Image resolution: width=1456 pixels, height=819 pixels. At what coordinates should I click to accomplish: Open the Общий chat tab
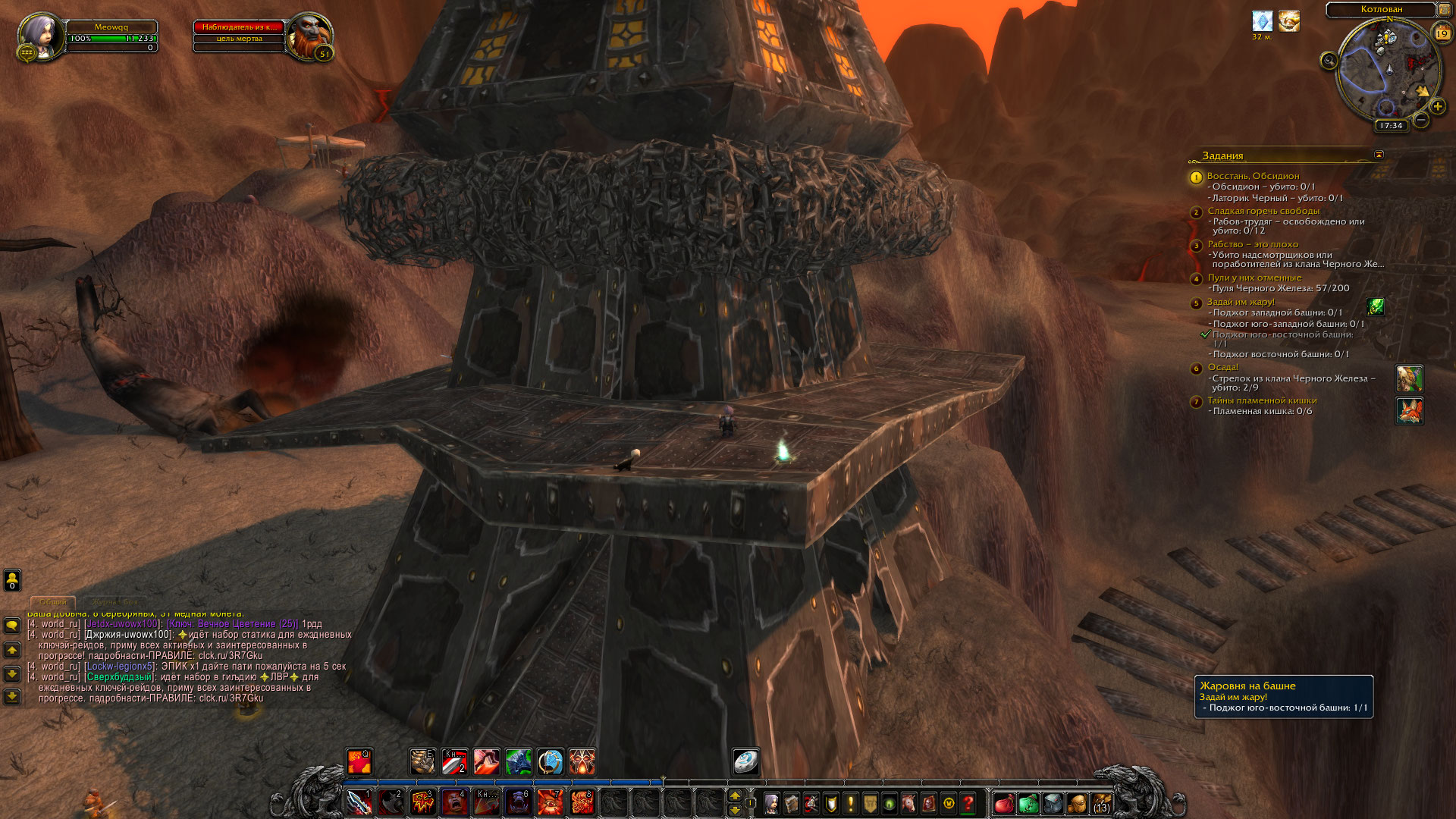(53, 602)
